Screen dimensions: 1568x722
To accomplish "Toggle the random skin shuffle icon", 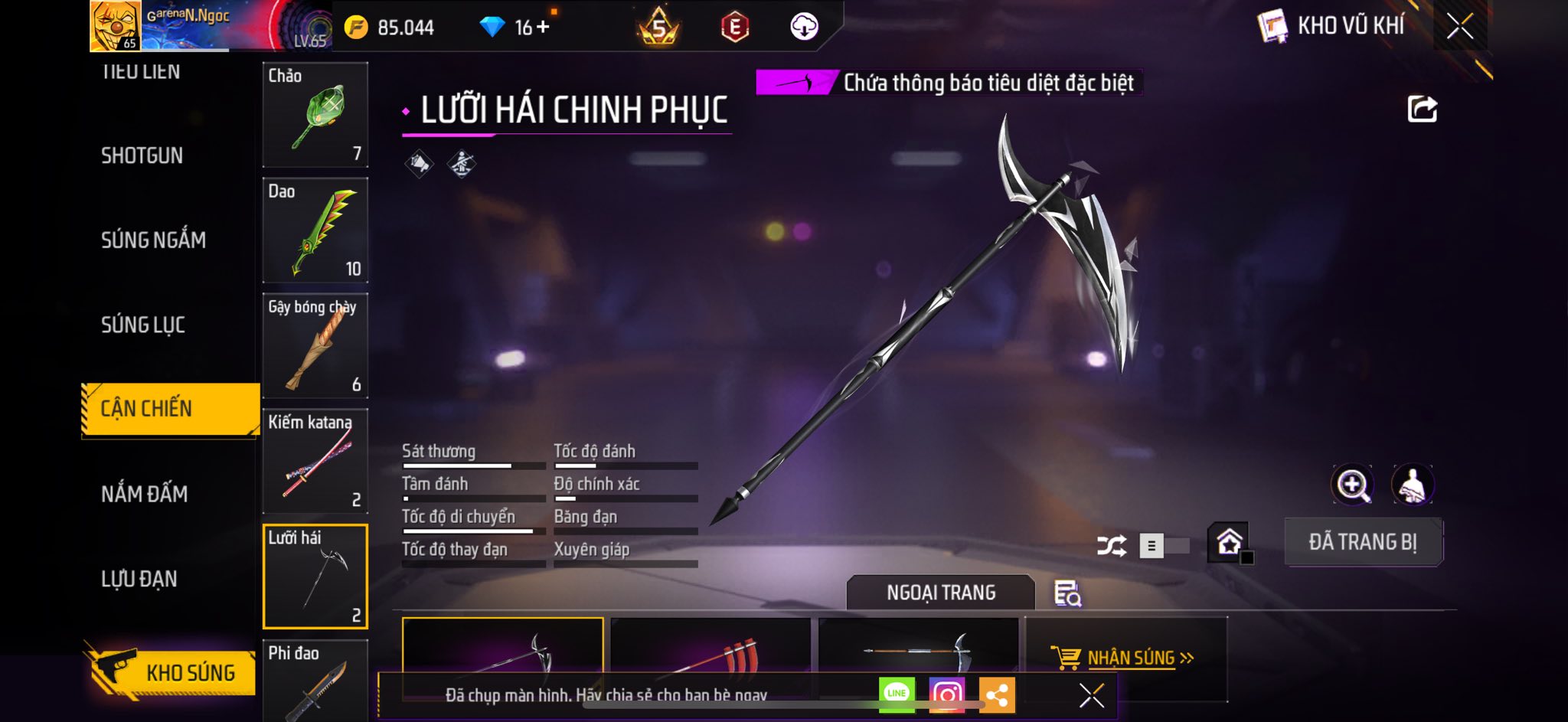I will point(1112,545).
